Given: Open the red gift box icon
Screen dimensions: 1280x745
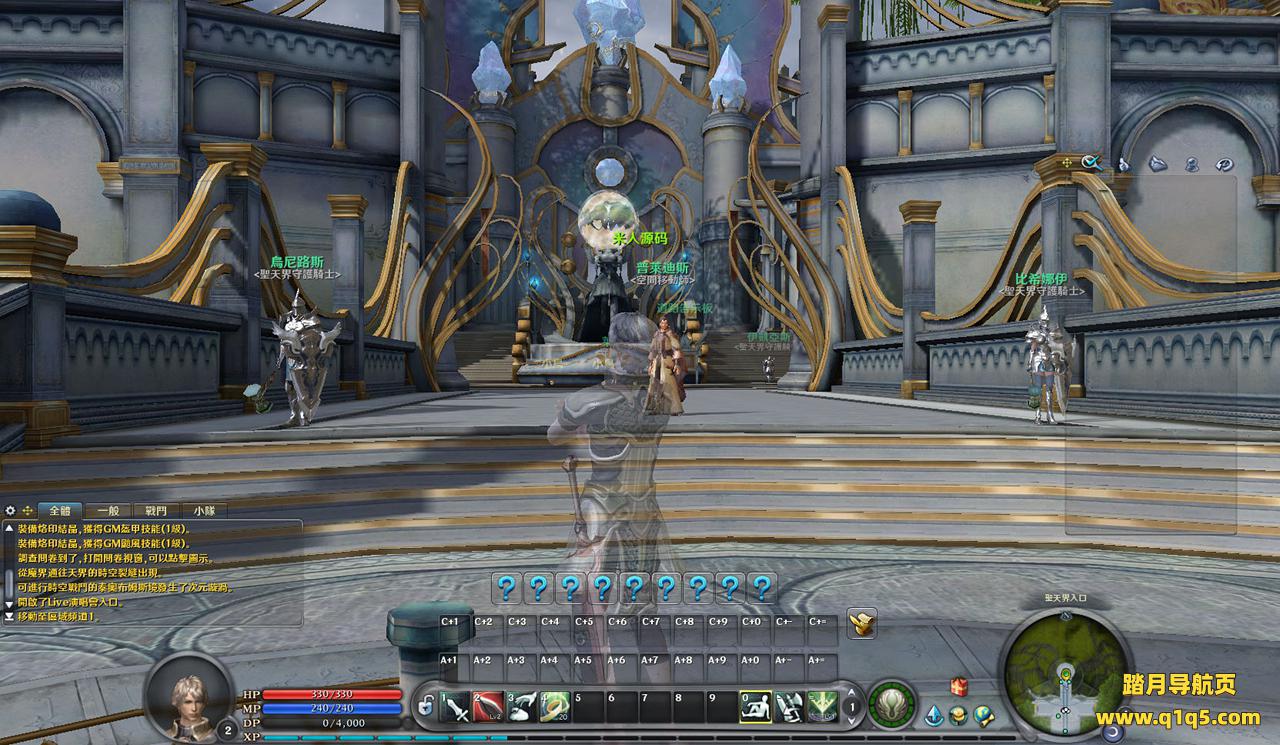Looking at the screenshot, I should pyautogui.click(x=959, y=686).
